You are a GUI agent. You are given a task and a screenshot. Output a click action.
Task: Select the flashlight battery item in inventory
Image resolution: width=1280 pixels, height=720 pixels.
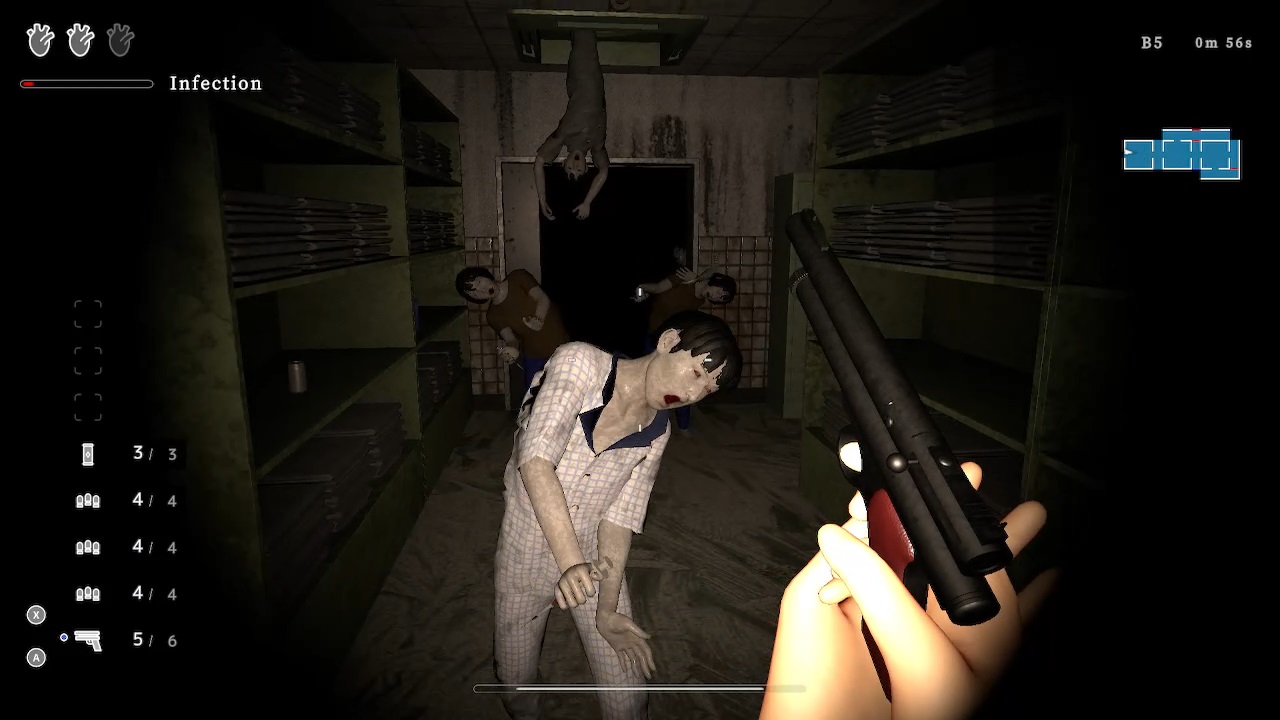(88, 453)
